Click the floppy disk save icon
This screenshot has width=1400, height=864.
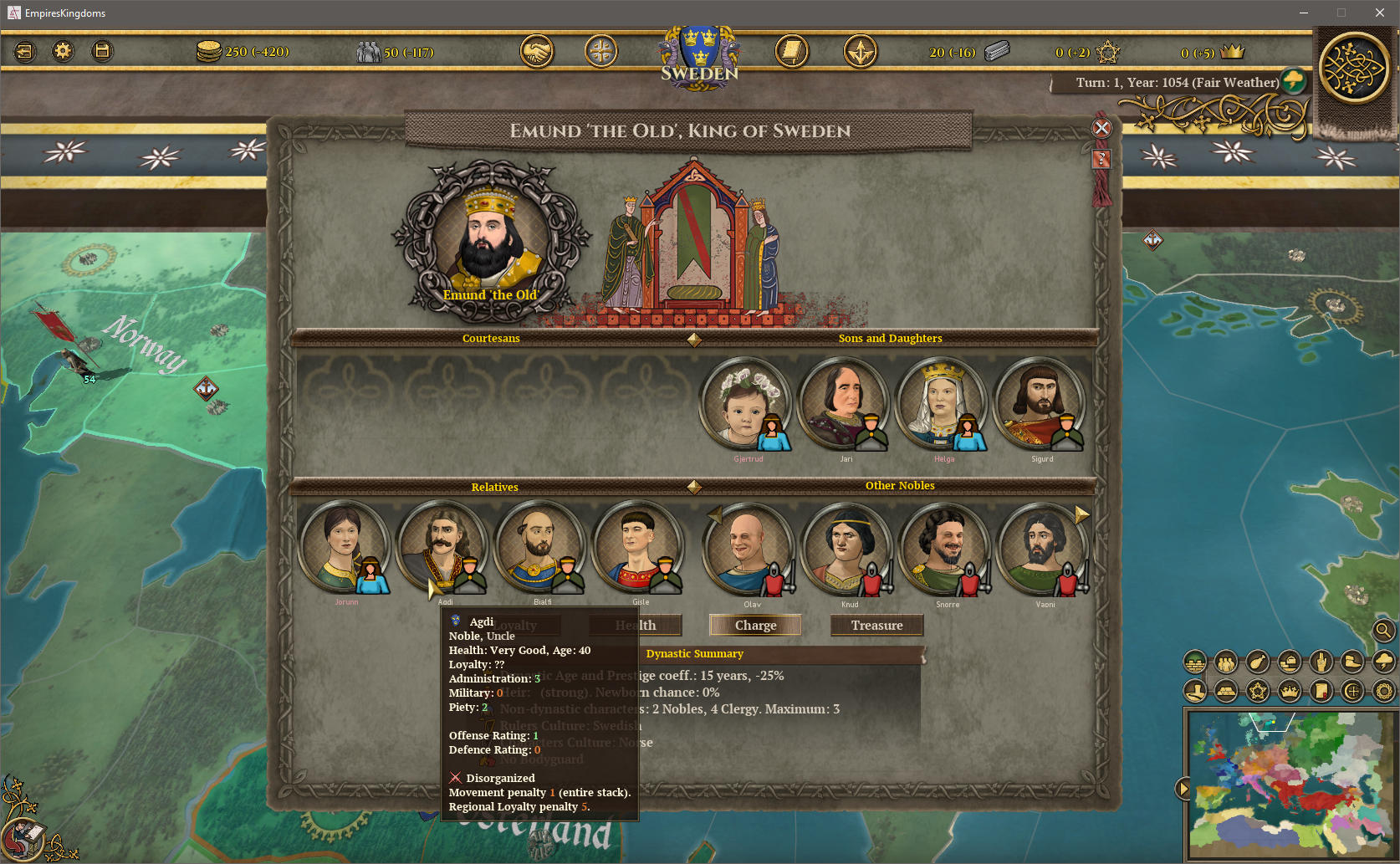click(102, 52)
